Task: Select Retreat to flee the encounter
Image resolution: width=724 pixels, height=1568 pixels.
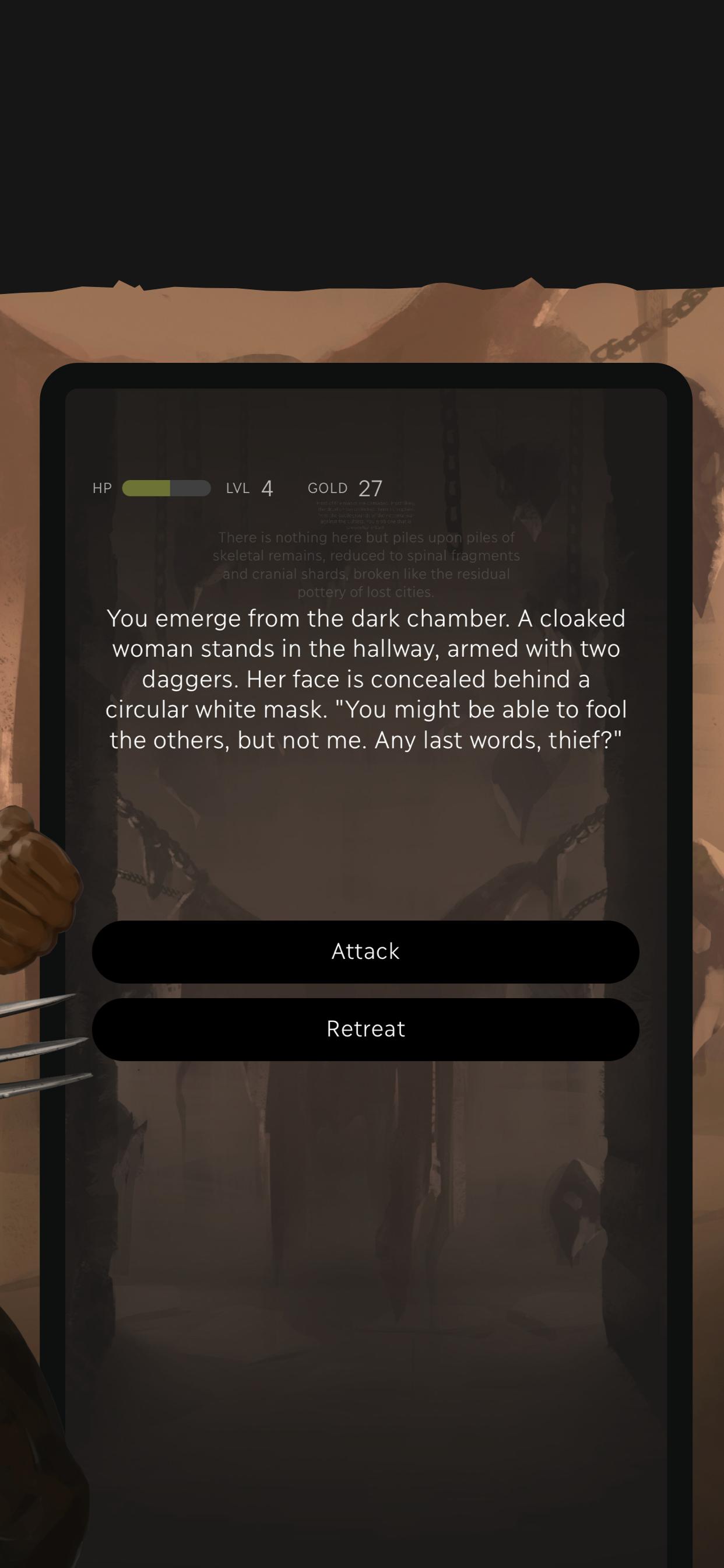Action: point(365,1028)
